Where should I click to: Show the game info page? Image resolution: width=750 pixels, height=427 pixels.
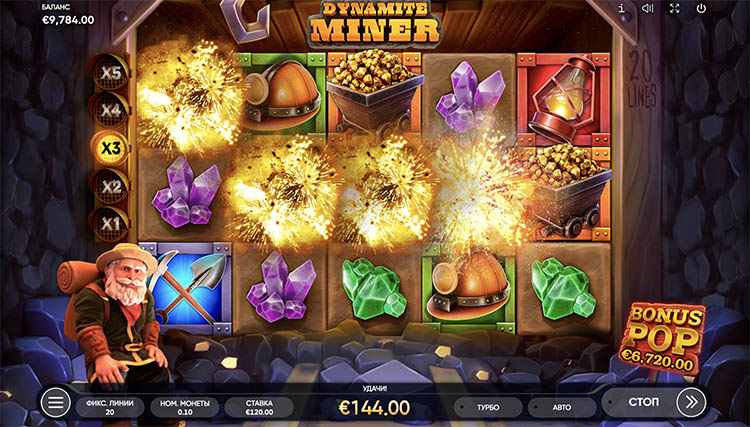pyautogui.click(x=621, y=9)
